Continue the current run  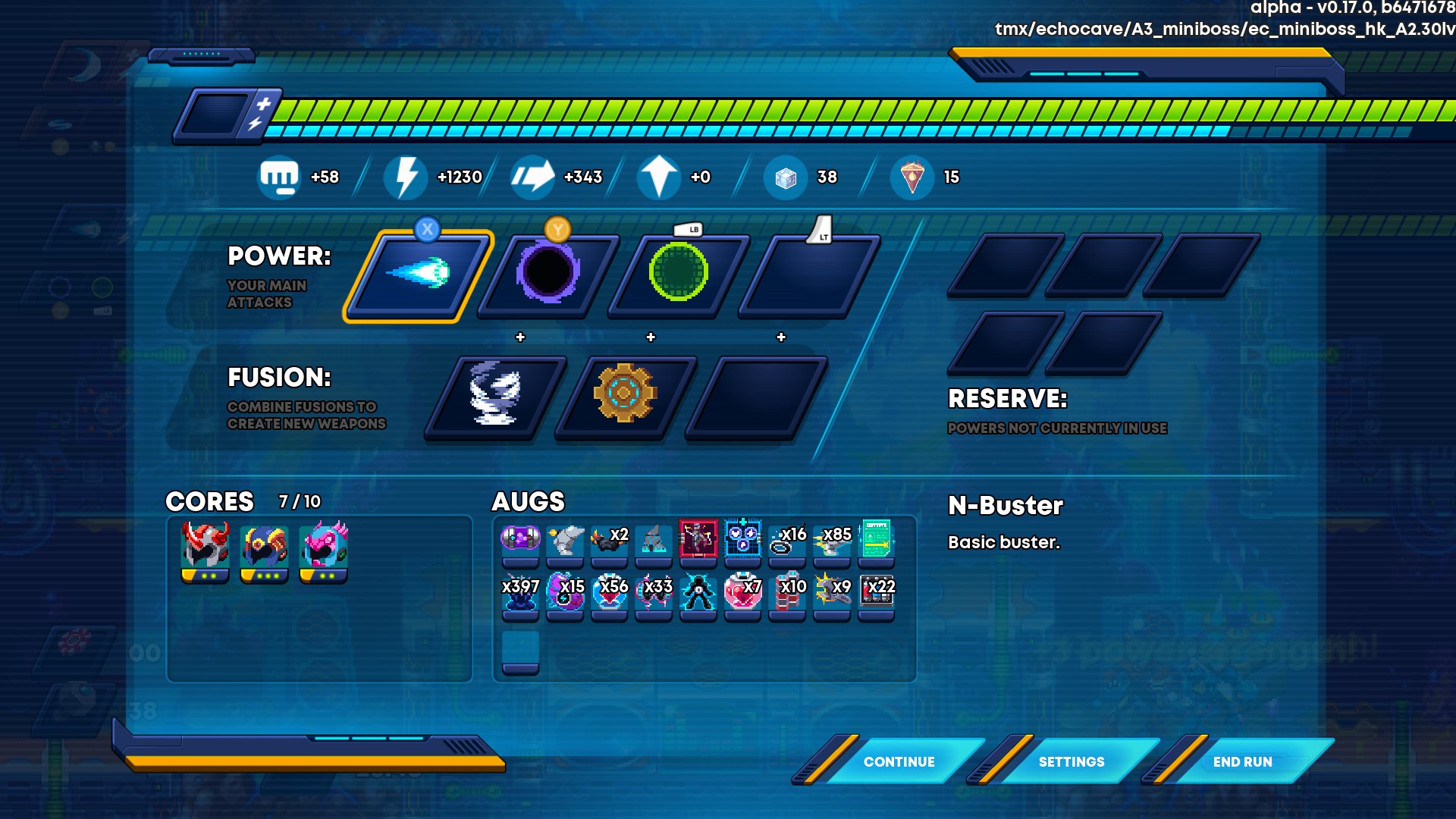(x=899, y=761)
